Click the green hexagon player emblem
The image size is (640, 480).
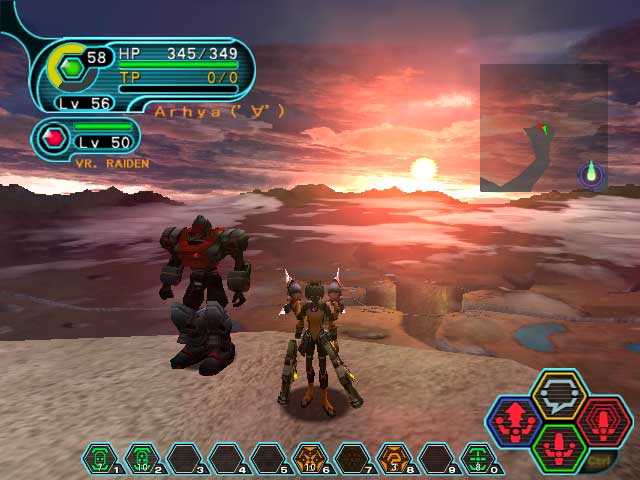pos(70,69)
